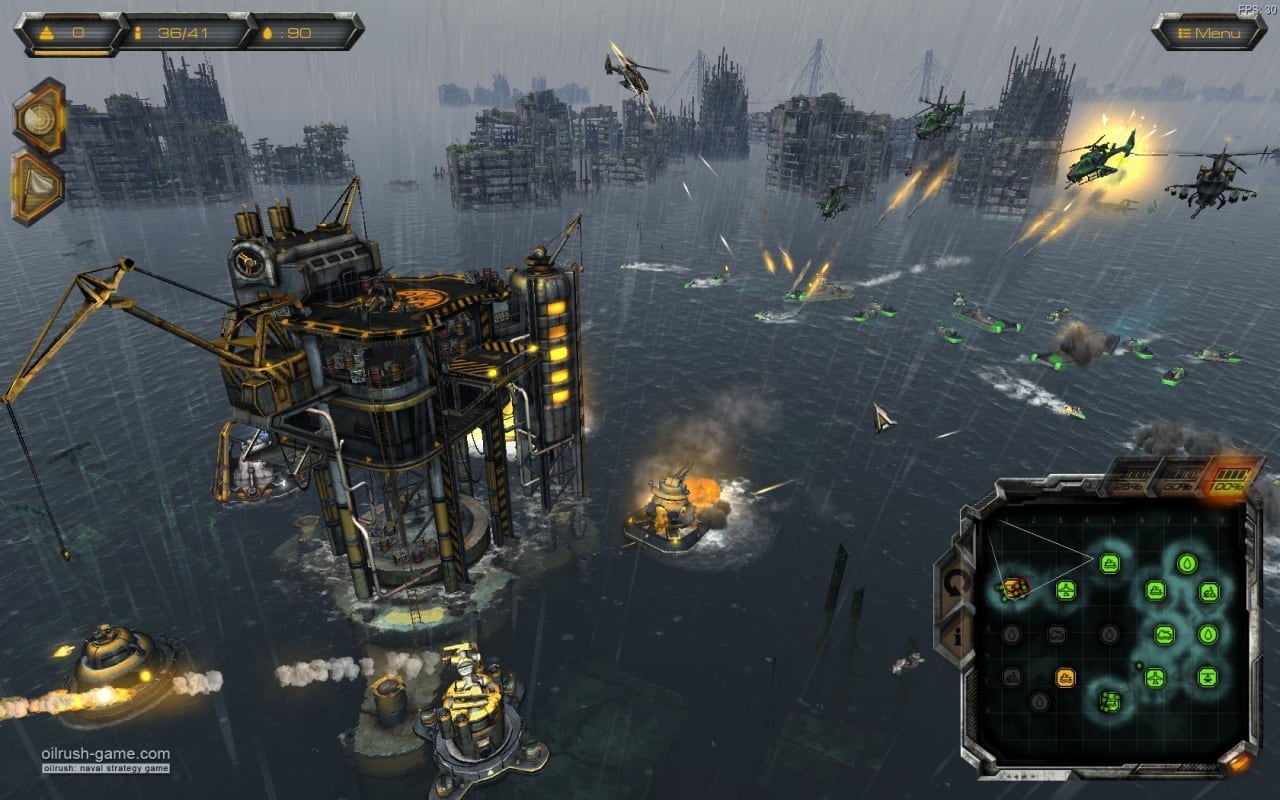
Task: Click the orange button at minimap corner
Action: 1240,762
